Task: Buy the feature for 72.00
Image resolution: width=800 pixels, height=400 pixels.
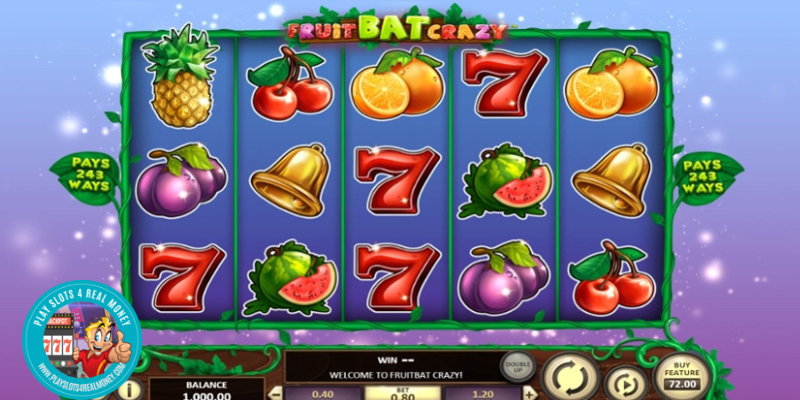Action: click(681, 376)
